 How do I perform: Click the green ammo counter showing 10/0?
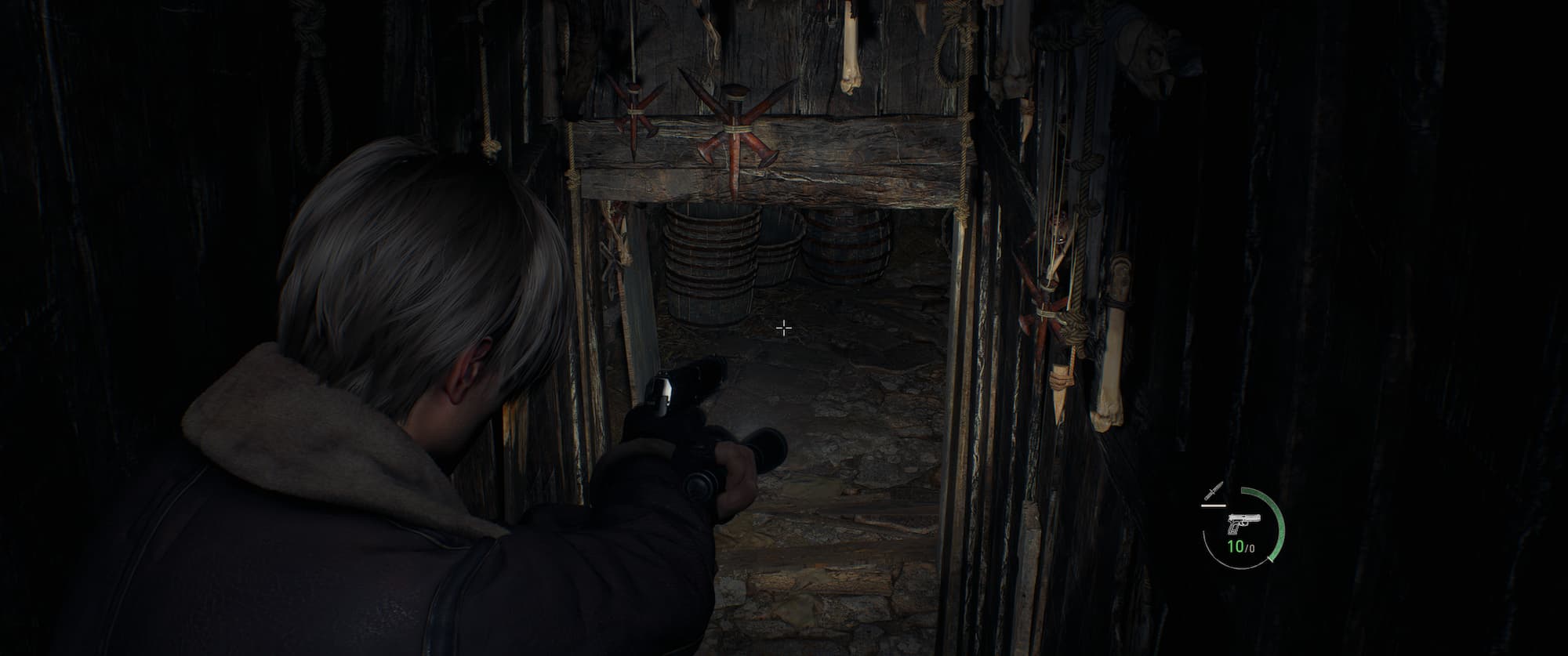click(1241, 546)
